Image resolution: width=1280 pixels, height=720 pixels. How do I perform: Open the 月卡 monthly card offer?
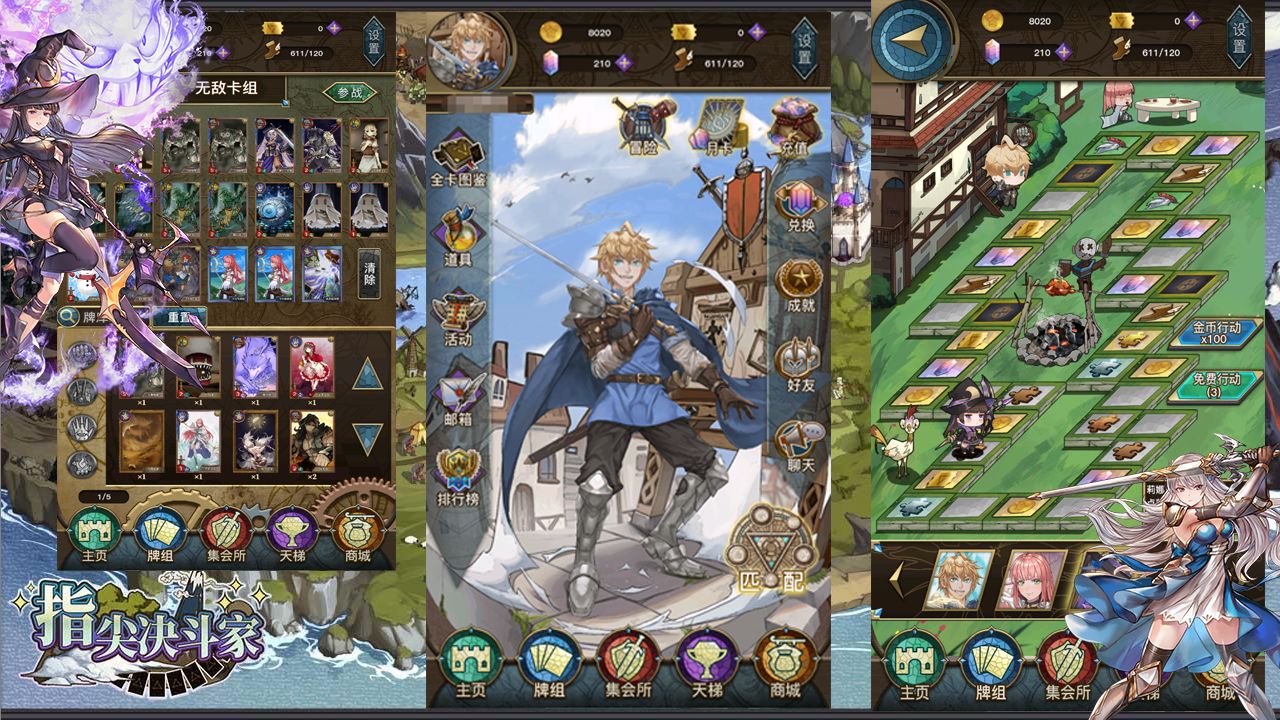click(720, 126)
